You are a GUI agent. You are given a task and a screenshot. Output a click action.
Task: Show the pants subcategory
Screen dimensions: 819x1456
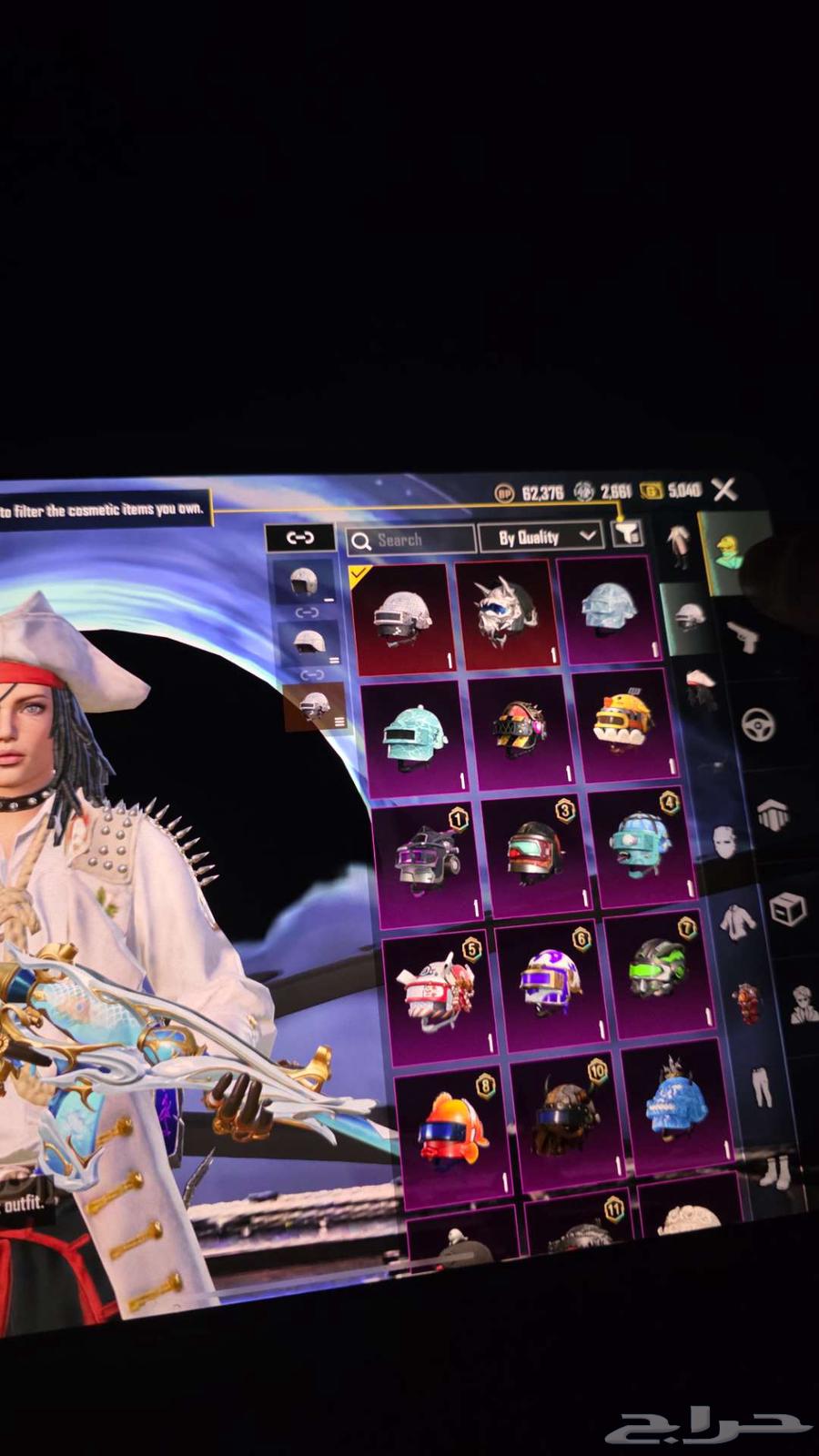click(x=760, y=1084)
